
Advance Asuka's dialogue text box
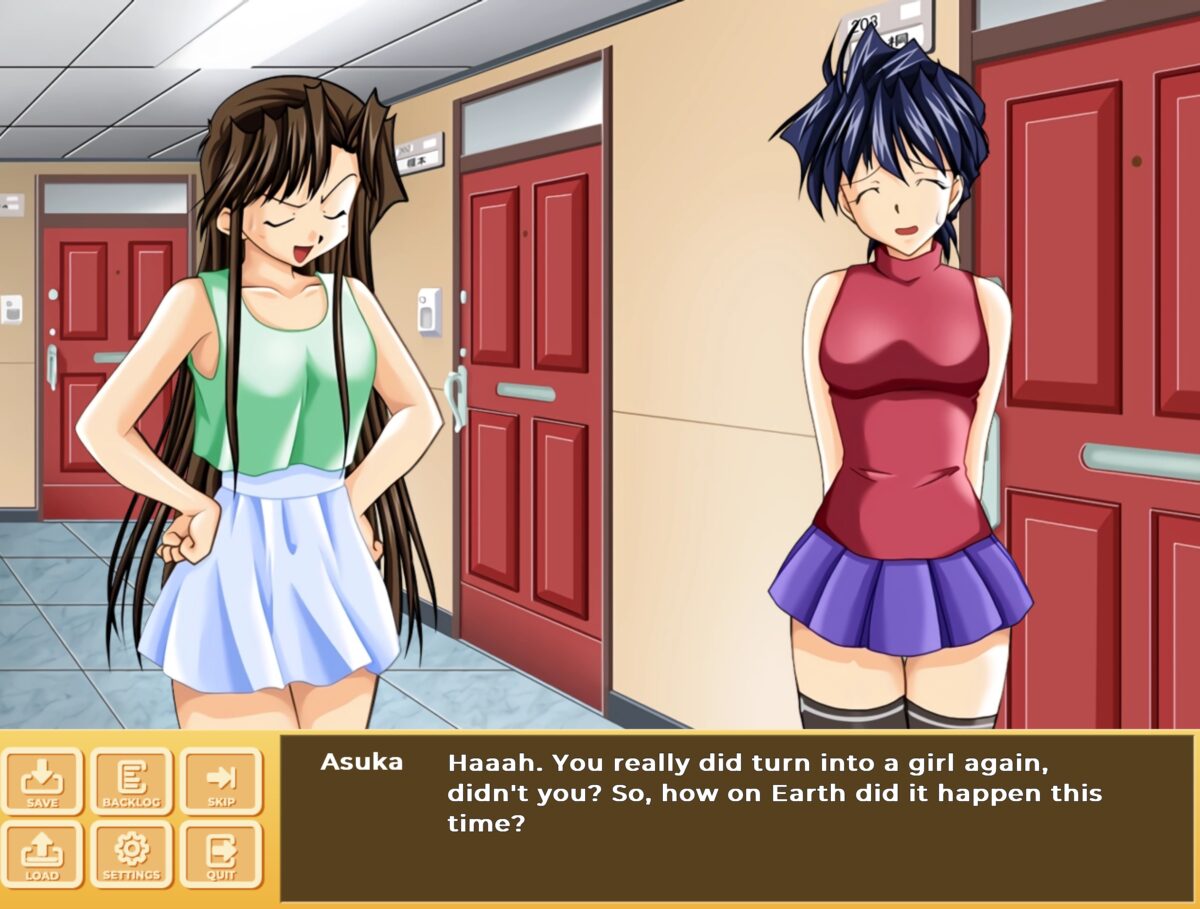[x=736, y=817]
